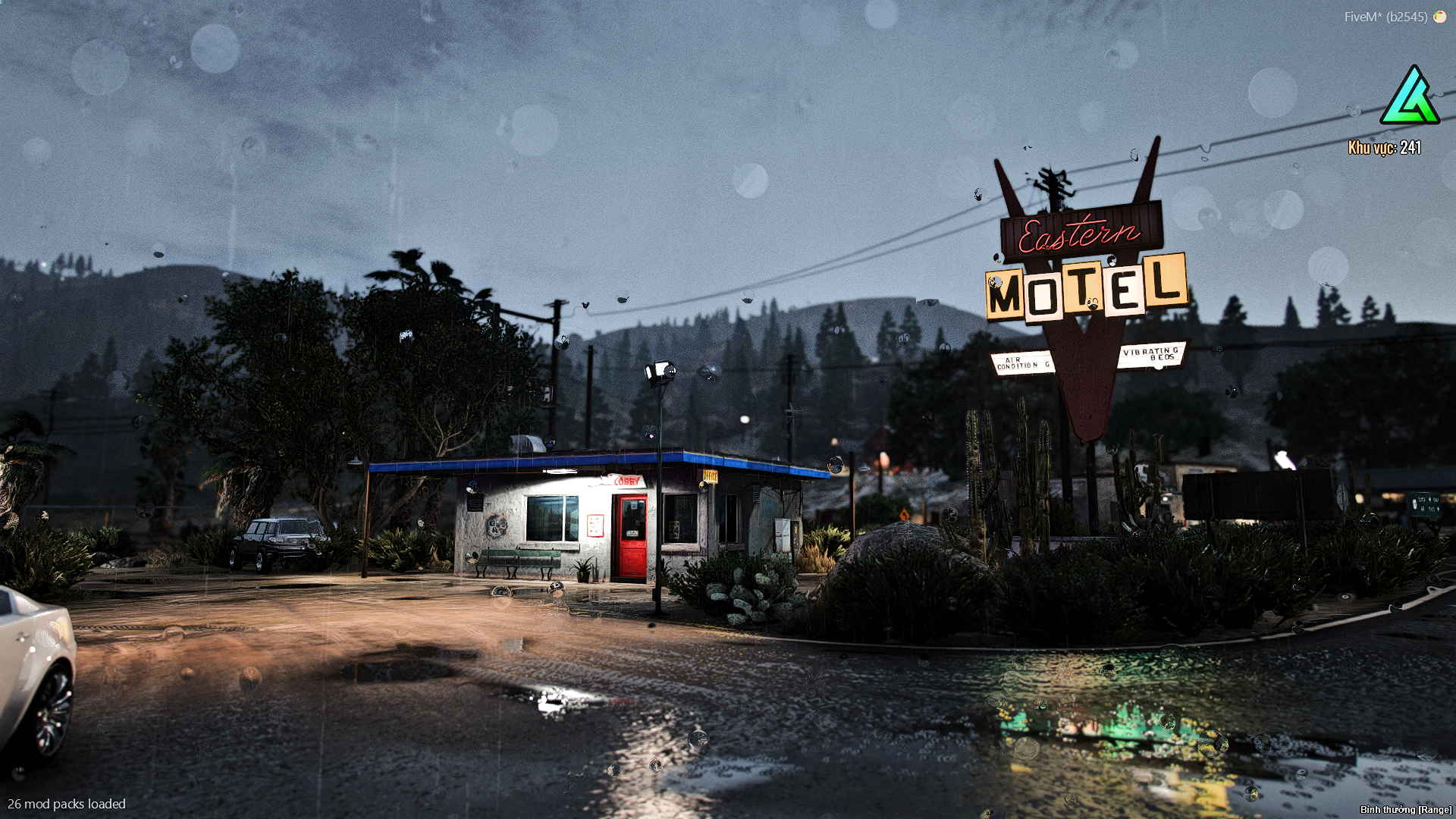Click the green triangle server logo
The width and height of the screenshot is (1456, 819).
(1410, 97)
